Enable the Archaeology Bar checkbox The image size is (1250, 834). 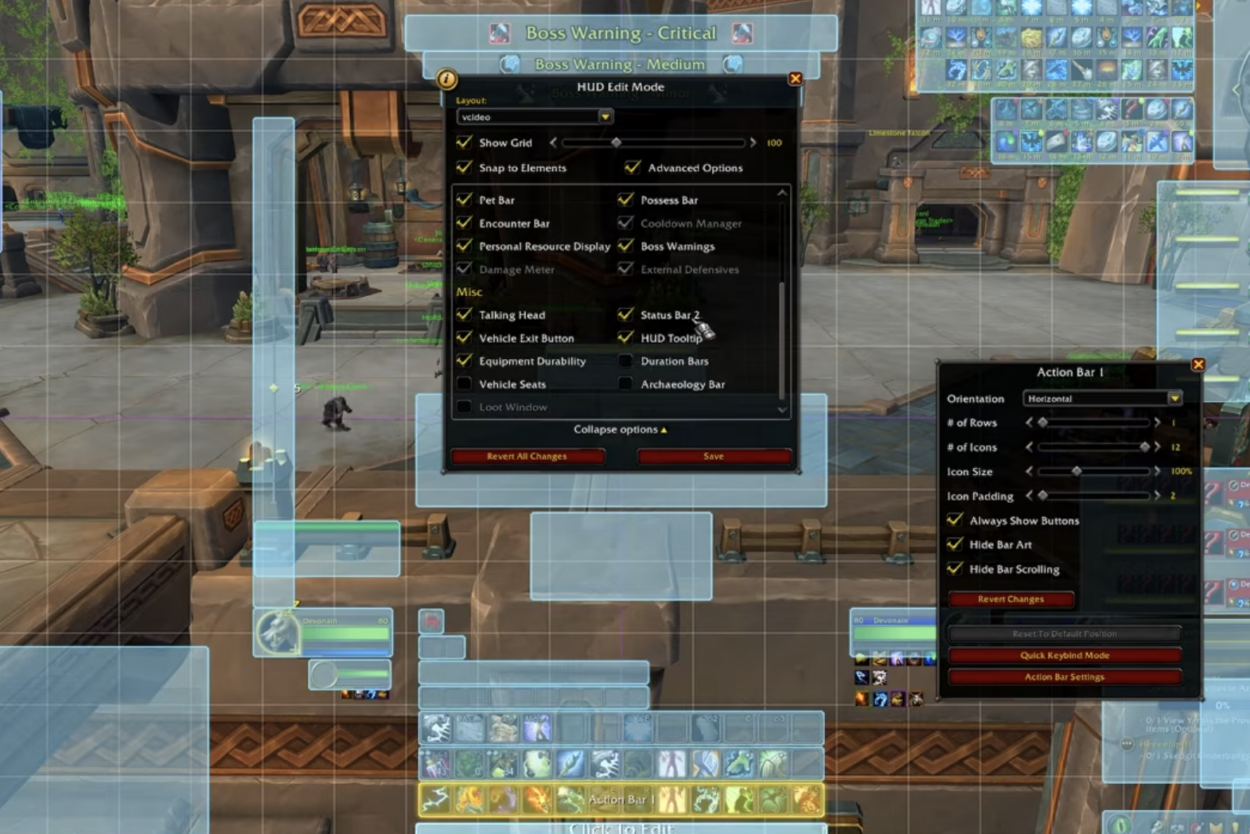626,384
